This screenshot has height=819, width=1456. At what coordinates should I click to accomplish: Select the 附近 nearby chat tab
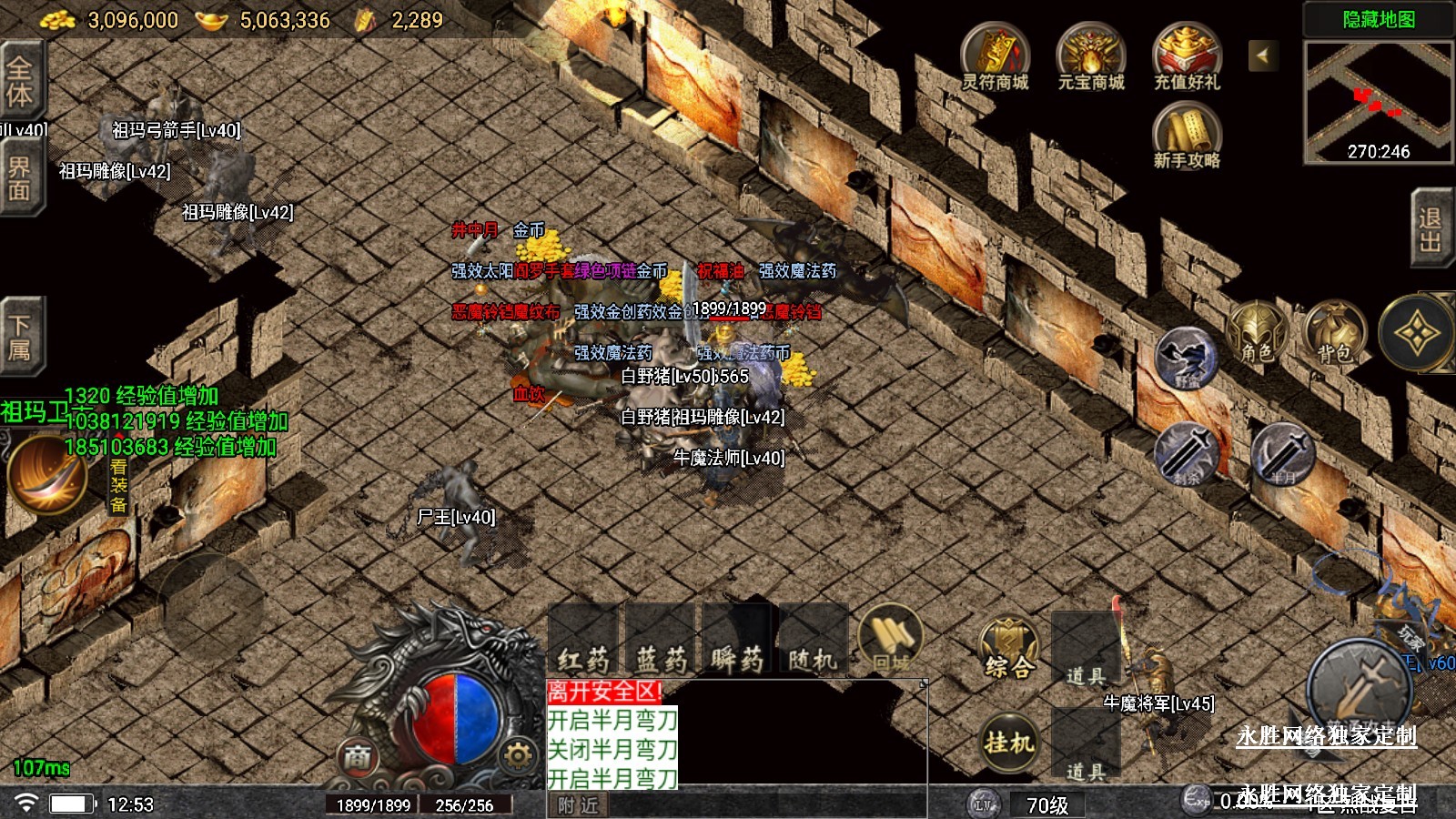[x=579, y=805]
